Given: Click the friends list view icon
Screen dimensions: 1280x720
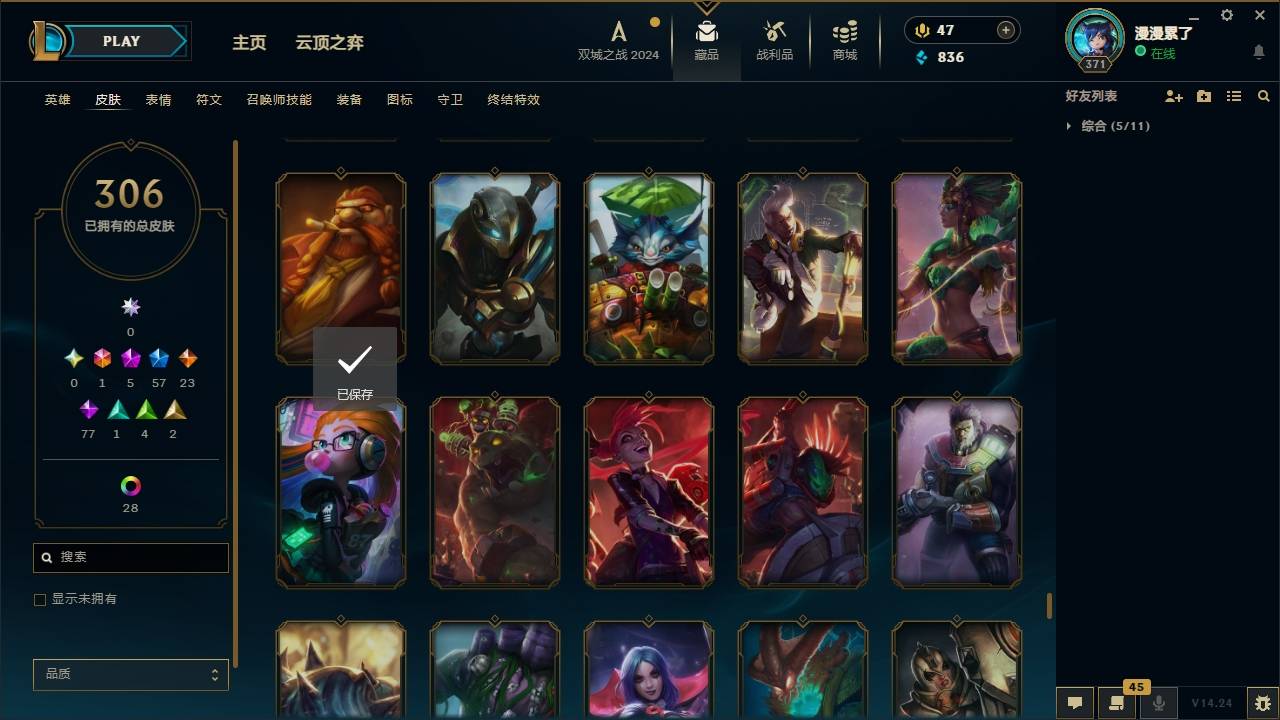Looking at the screenshot, I should pyautogui.click(x=1234, y=96).
